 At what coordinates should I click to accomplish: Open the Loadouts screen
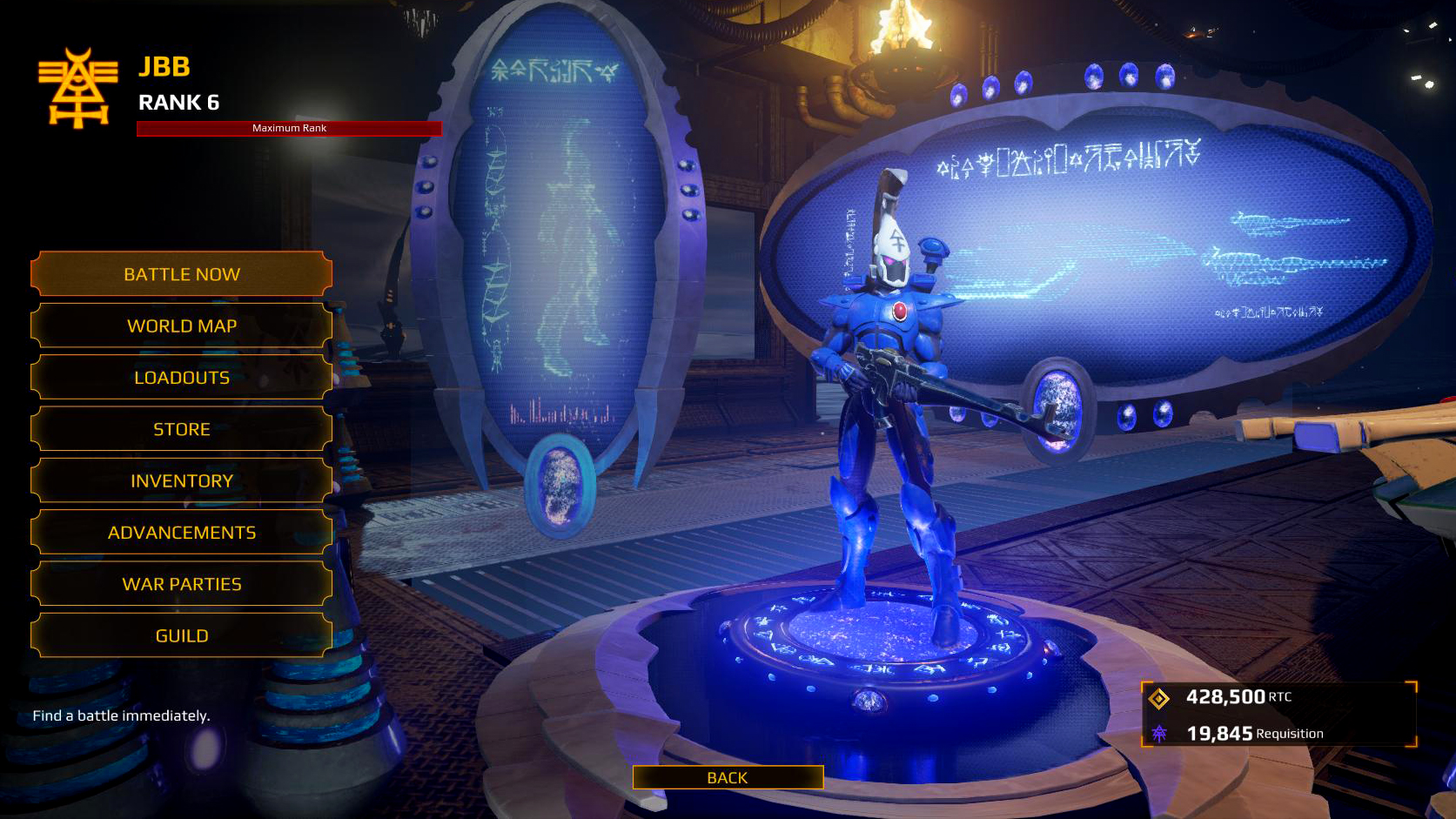coord(181,378)
